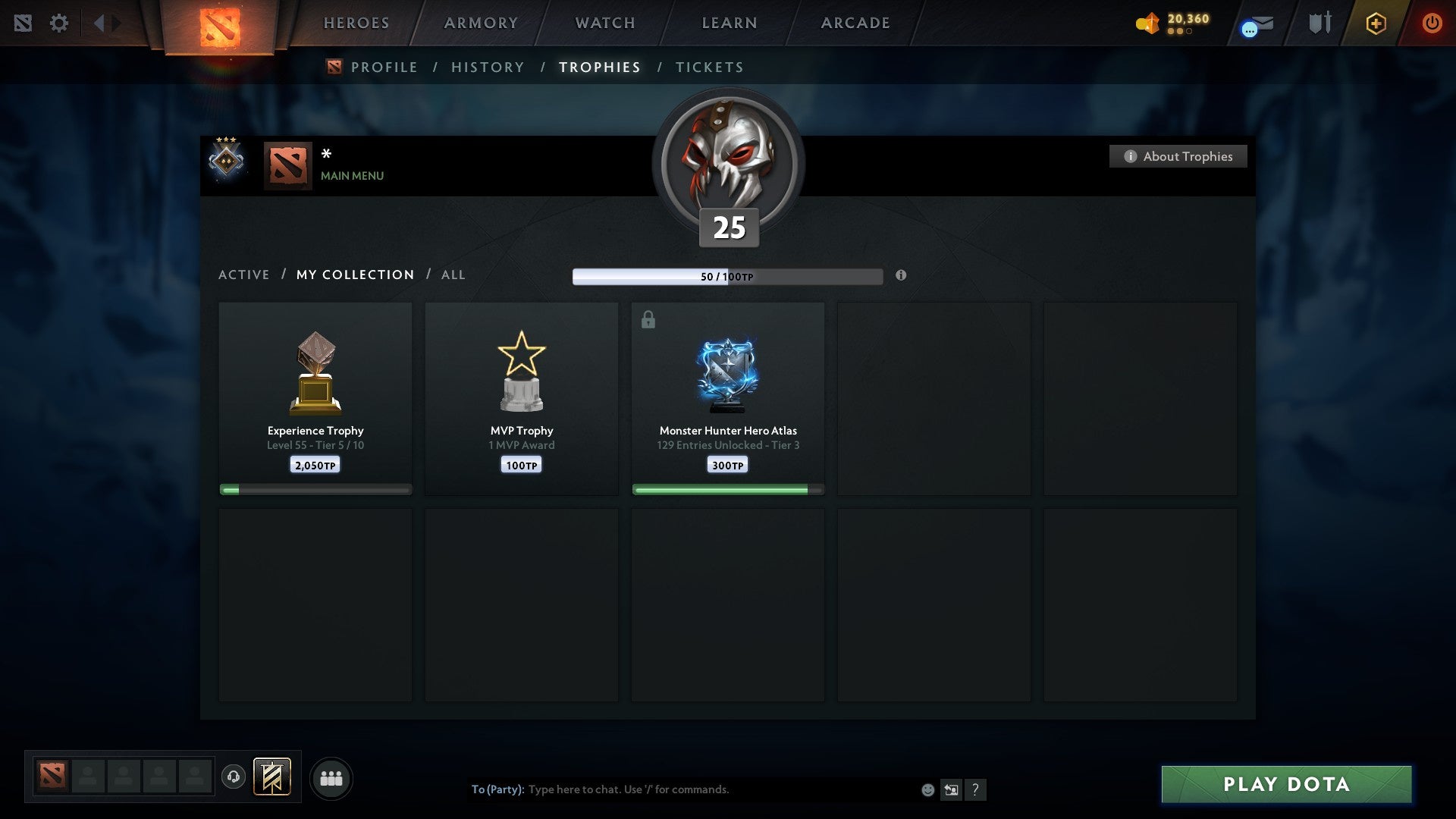1456x819 pixels.
Task: Open the armory shield and sword icon
Action: (x=1319, y=23)
